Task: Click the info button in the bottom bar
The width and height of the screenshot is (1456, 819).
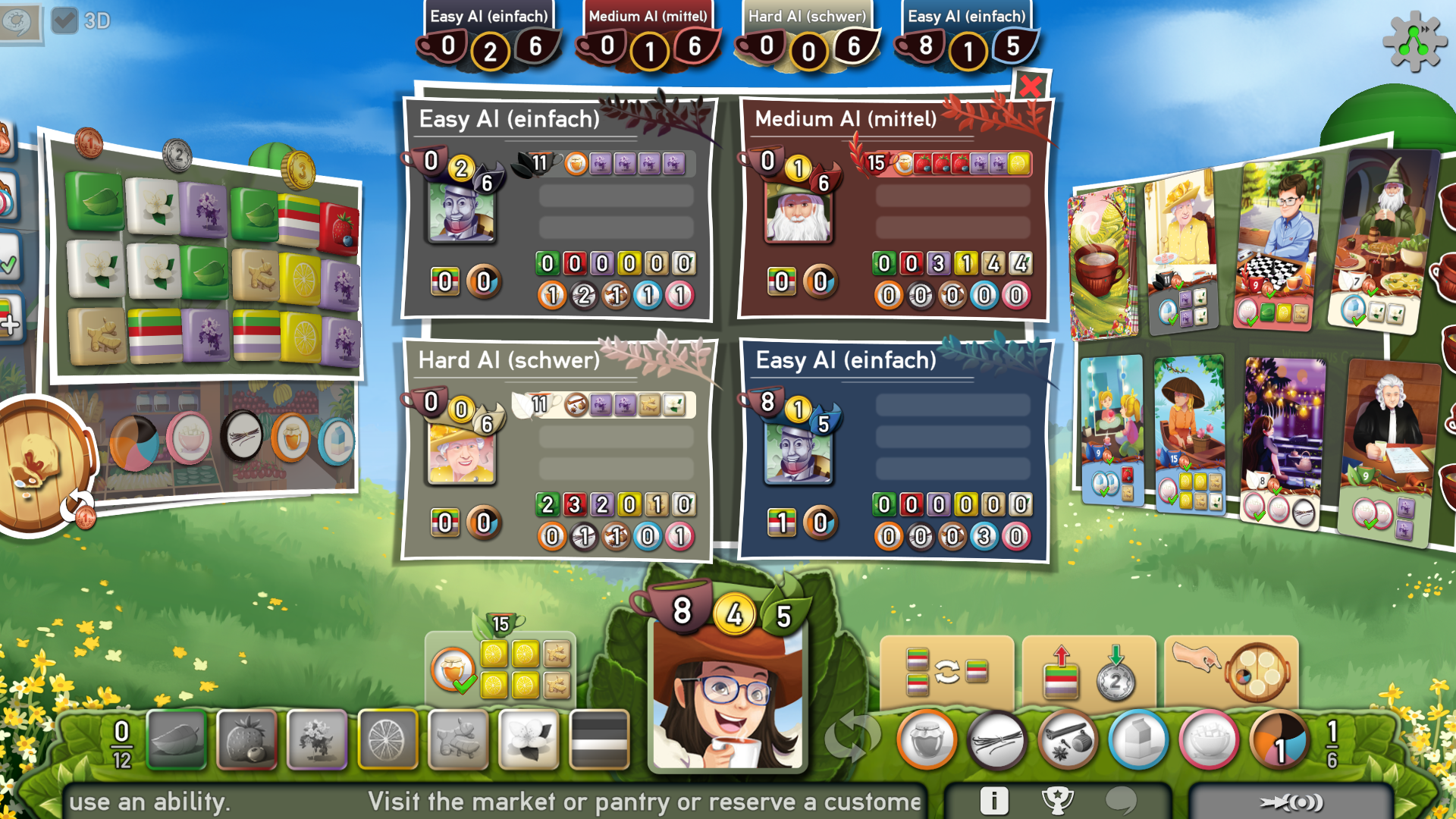Action: (x=994, y=800)
